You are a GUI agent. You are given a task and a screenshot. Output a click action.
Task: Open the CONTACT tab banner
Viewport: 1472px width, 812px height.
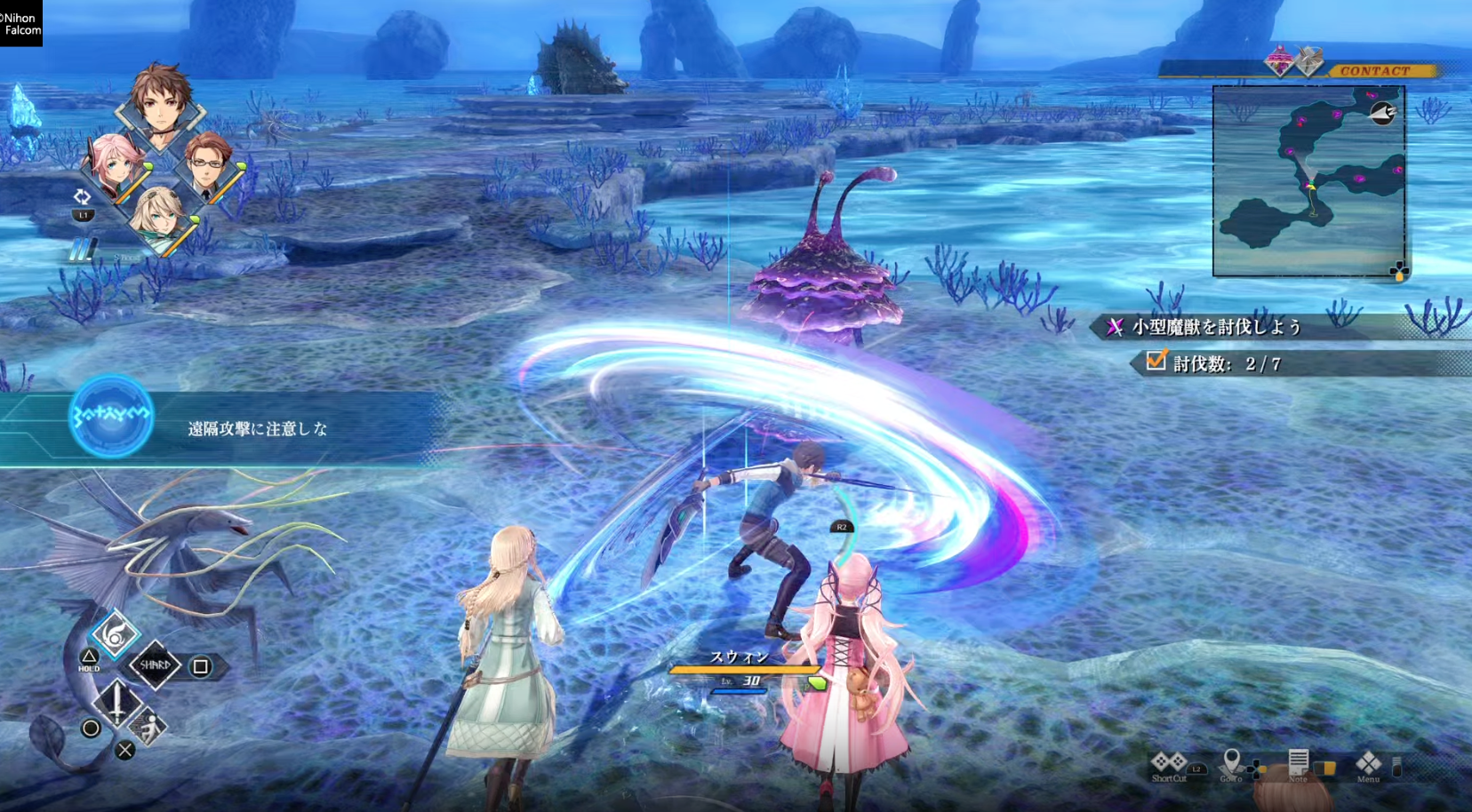coord(1372,69)
